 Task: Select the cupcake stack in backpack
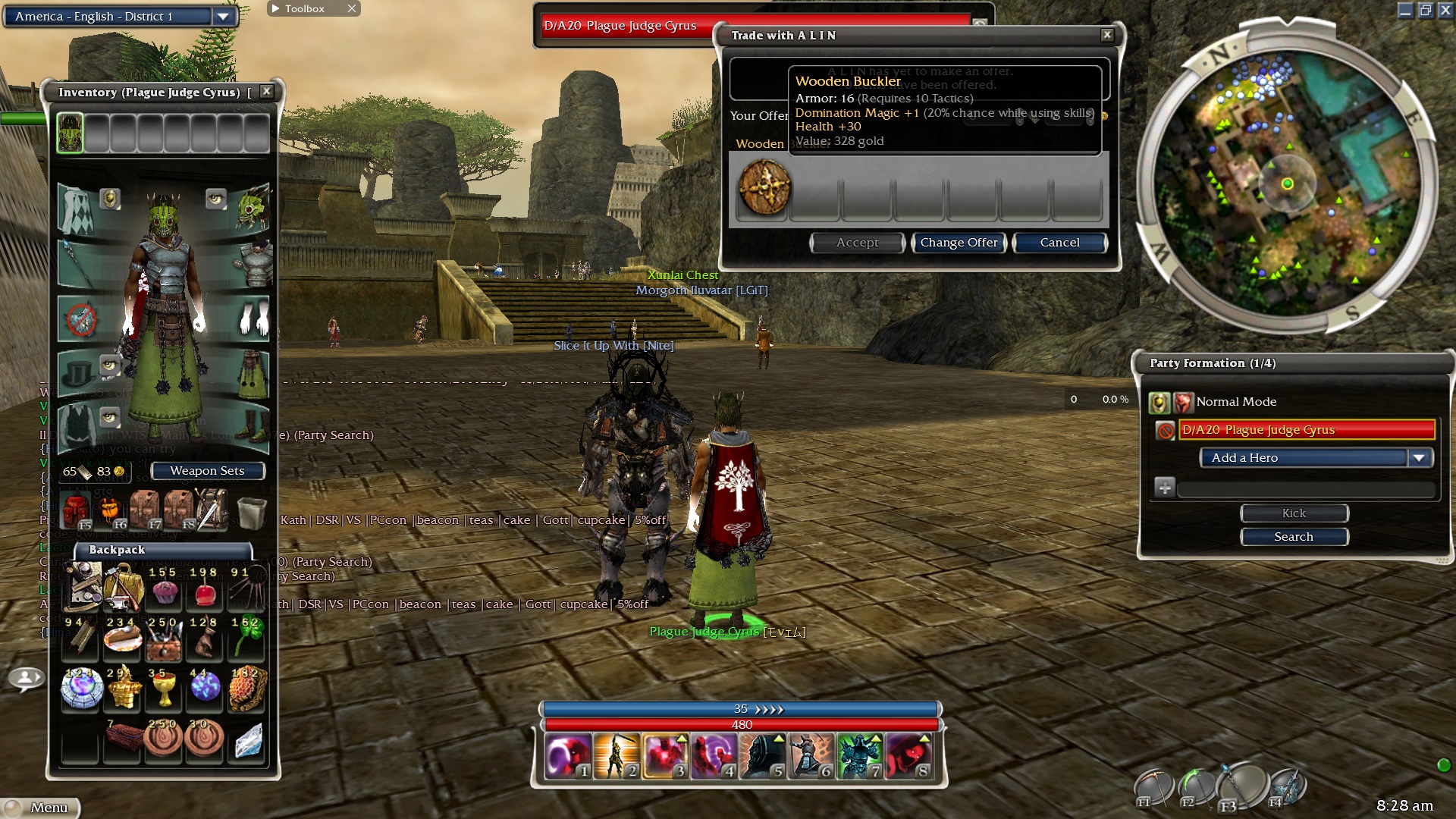(164, 590)
